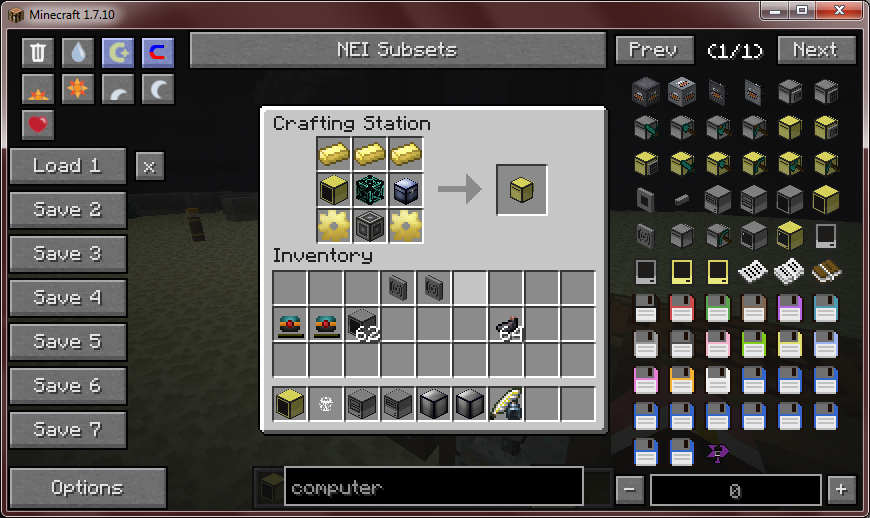Click the Load 1 button

(x=68, y=166)
